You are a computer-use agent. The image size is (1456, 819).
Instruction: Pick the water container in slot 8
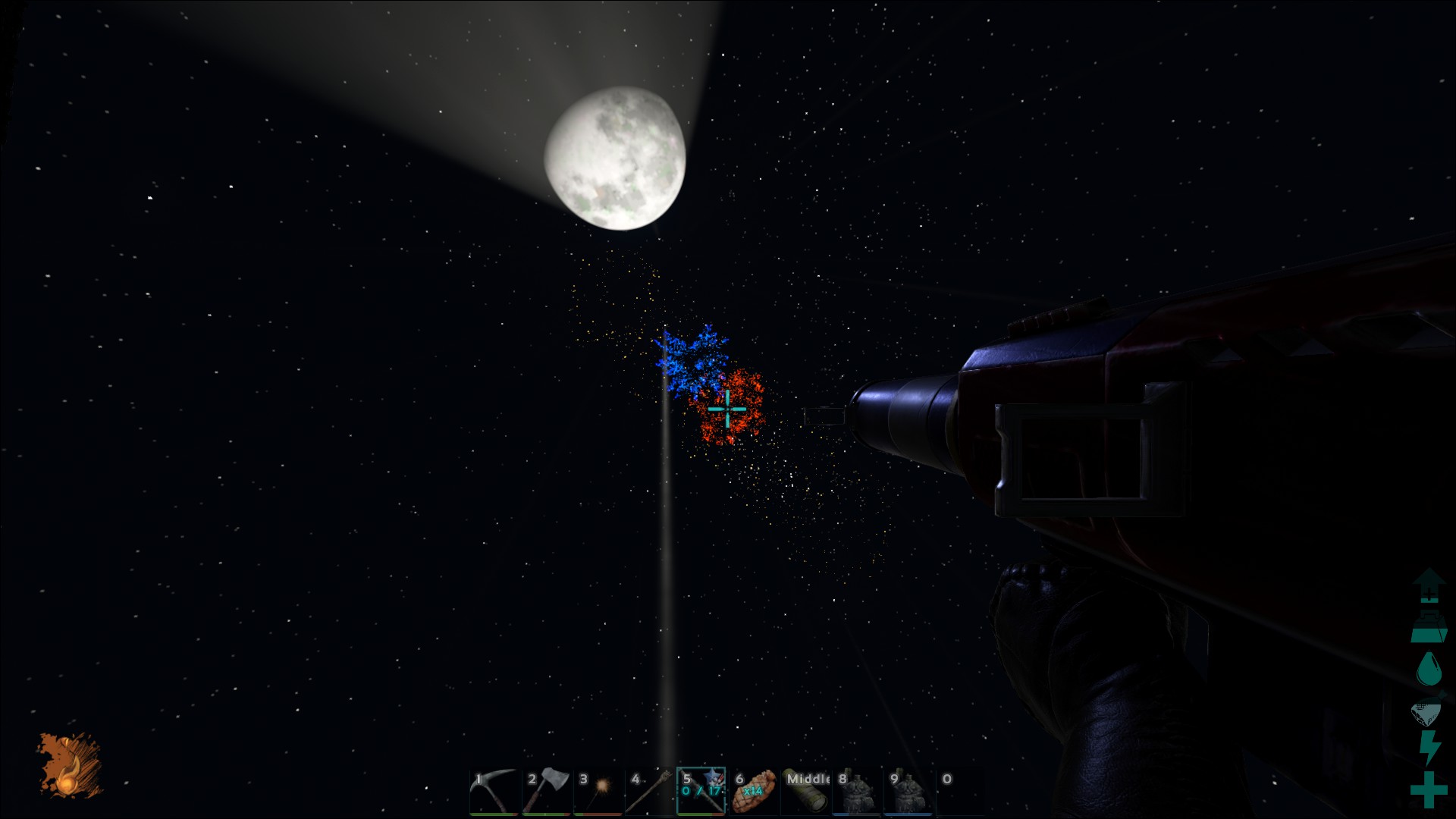pyautogui.click(x=858, y=792)
